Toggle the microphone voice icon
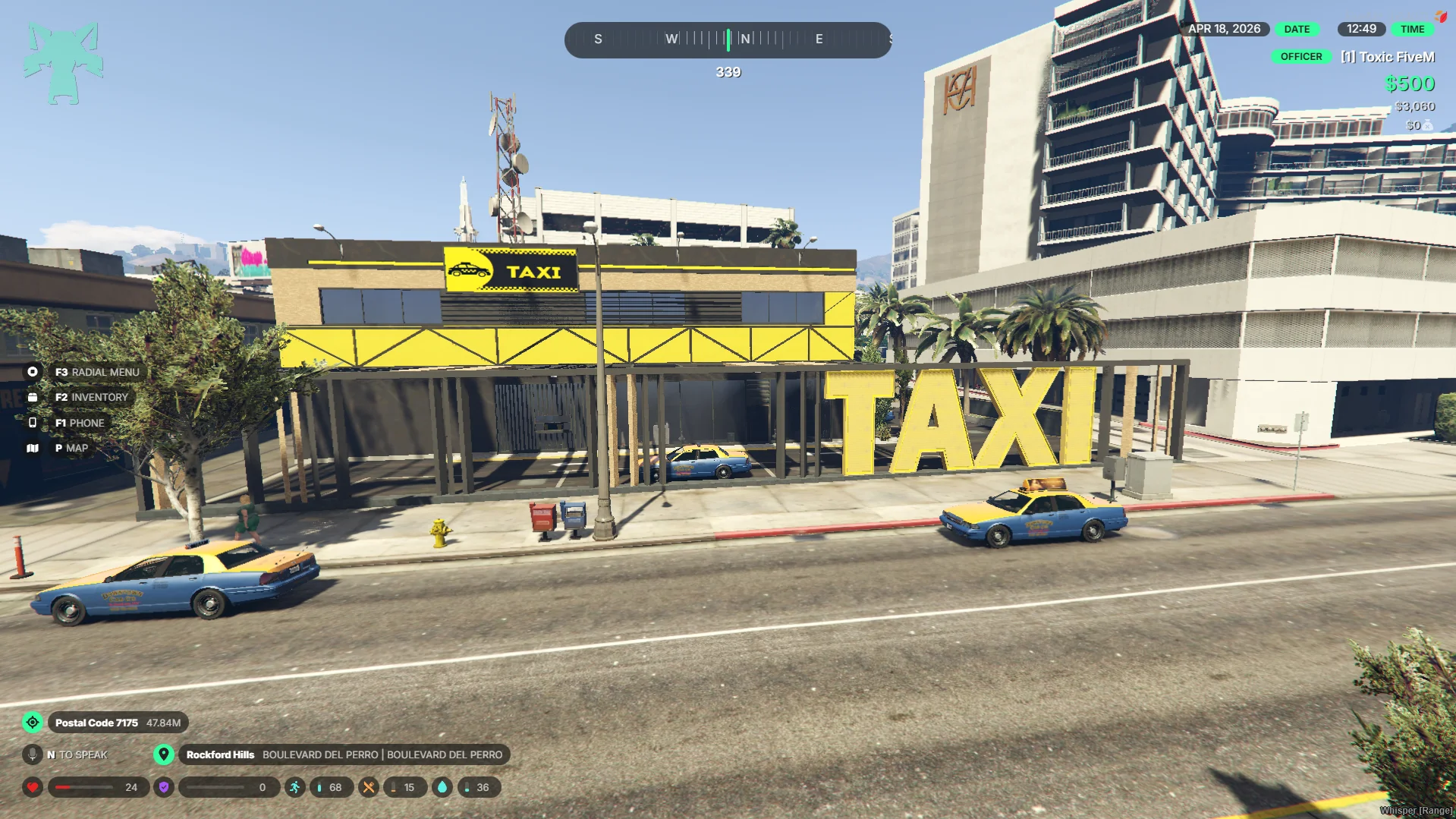The width and height of the screenshot is (1456, 819). 33,754
